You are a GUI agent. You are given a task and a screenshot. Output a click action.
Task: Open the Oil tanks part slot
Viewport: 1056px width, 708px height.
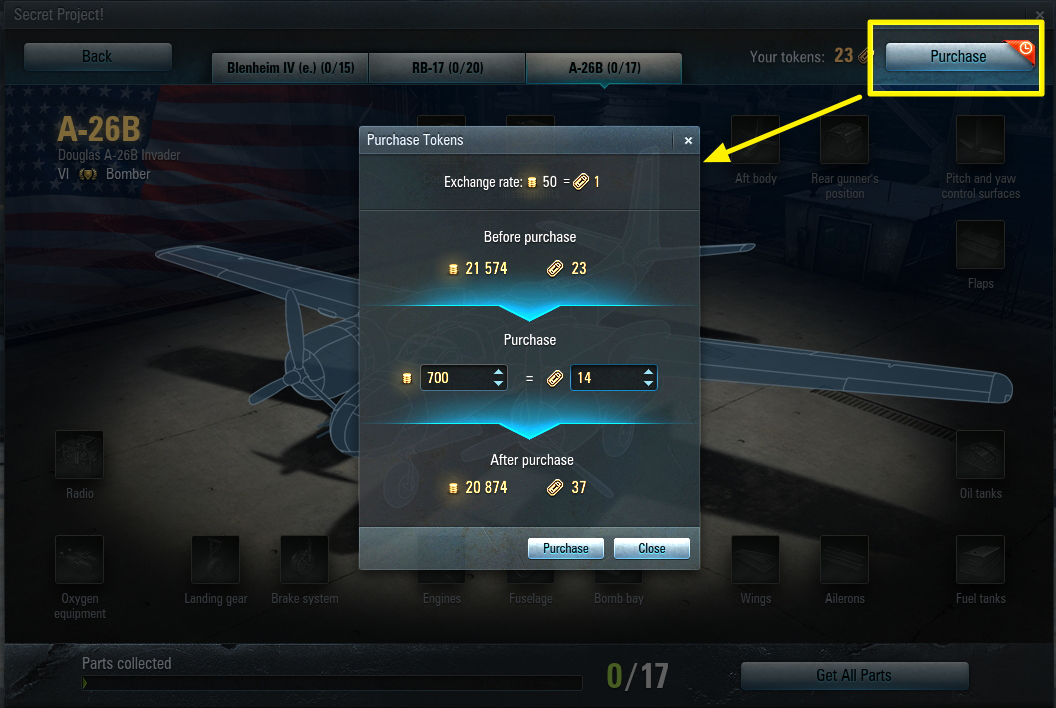coord(980,456)
